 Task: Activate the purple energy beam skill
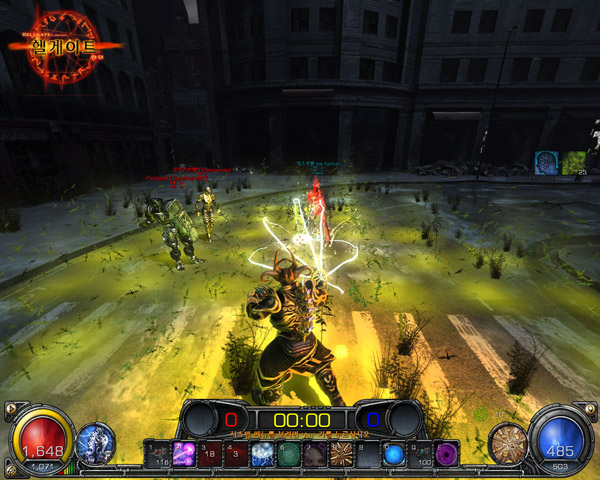tap(184, 453)
